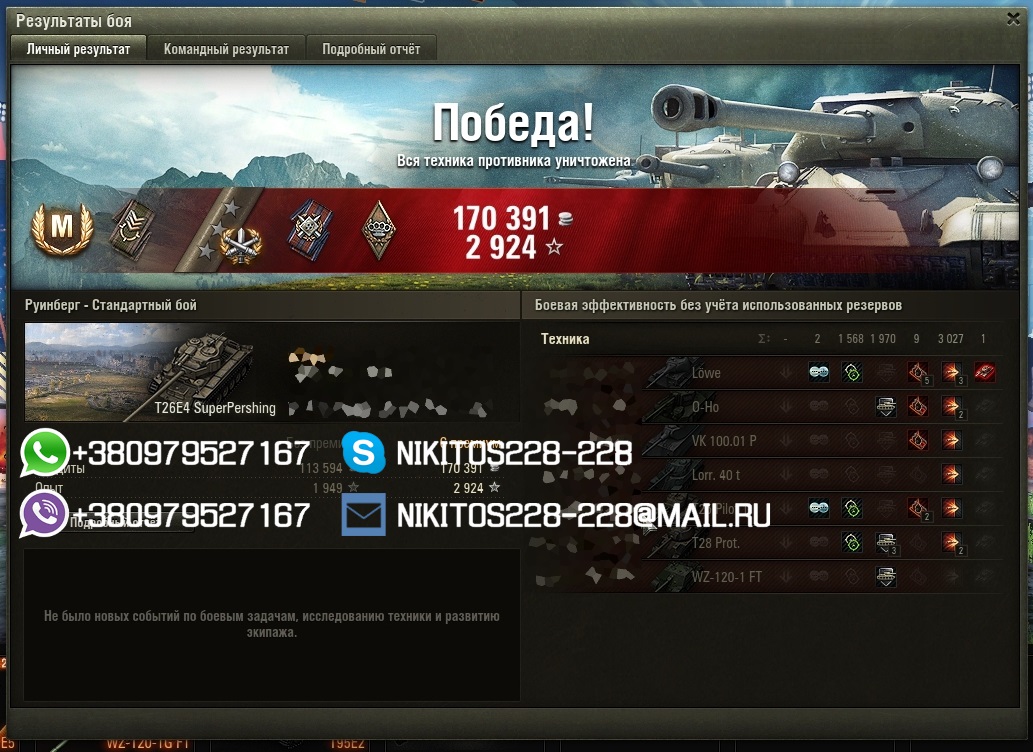Close the battle results window

click(x=1012, y=19)
